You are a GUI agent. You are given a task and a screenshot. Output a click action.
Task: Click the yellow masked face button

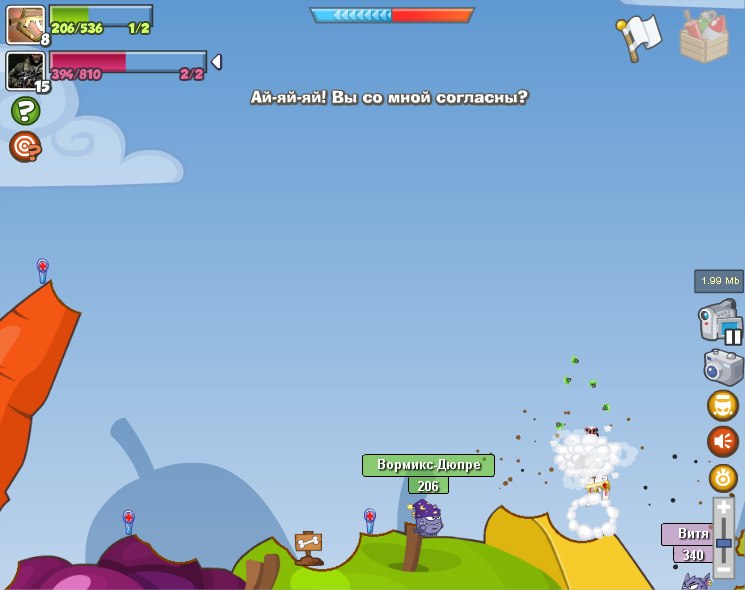[723, 405]
